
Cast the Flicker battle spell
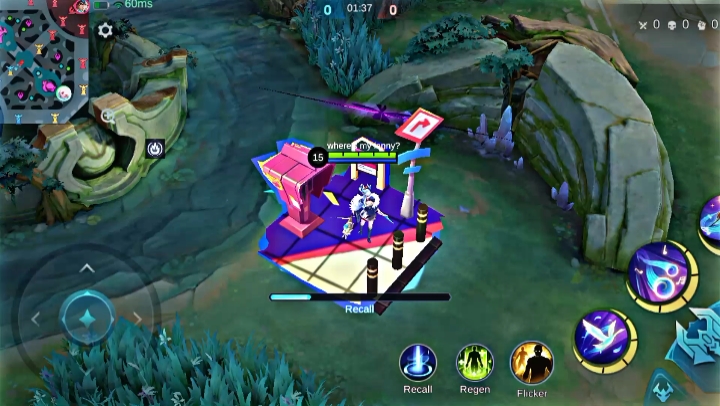coord(531,362)
